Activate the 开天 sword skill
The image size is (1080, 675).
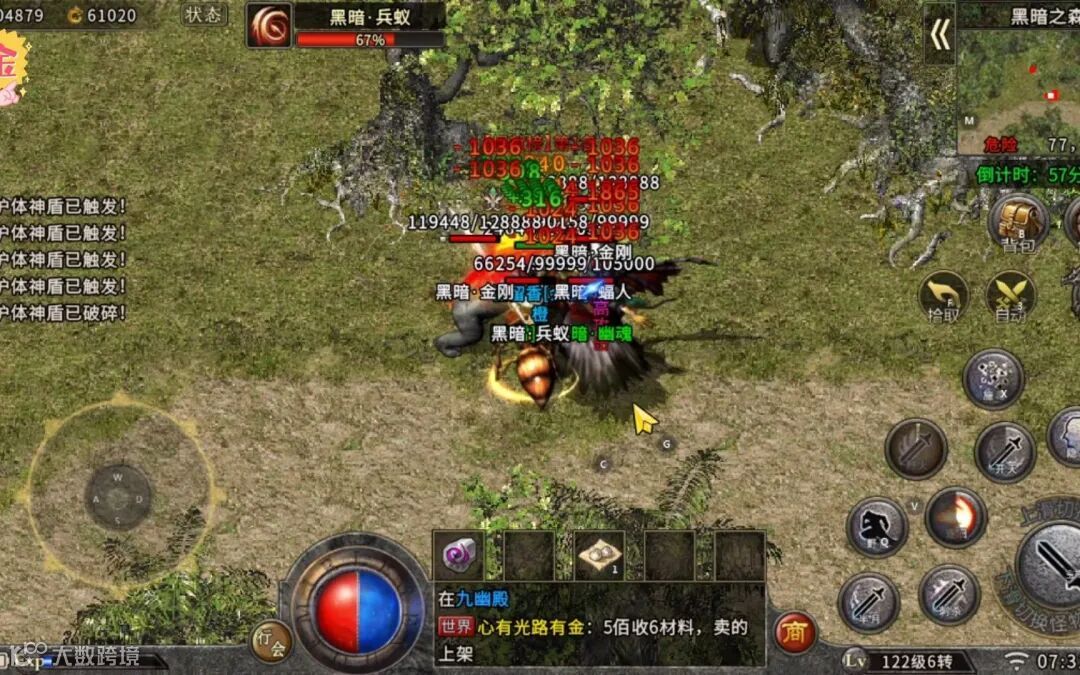(x=1005, y=452)
